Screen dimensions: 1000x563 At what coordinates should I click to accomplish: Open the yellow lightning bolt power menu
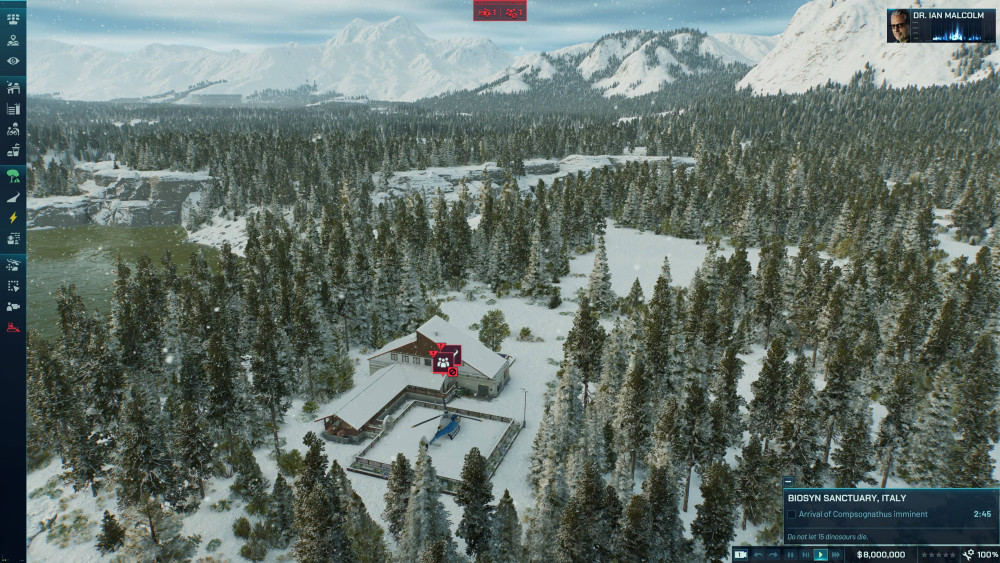[13, 217]
